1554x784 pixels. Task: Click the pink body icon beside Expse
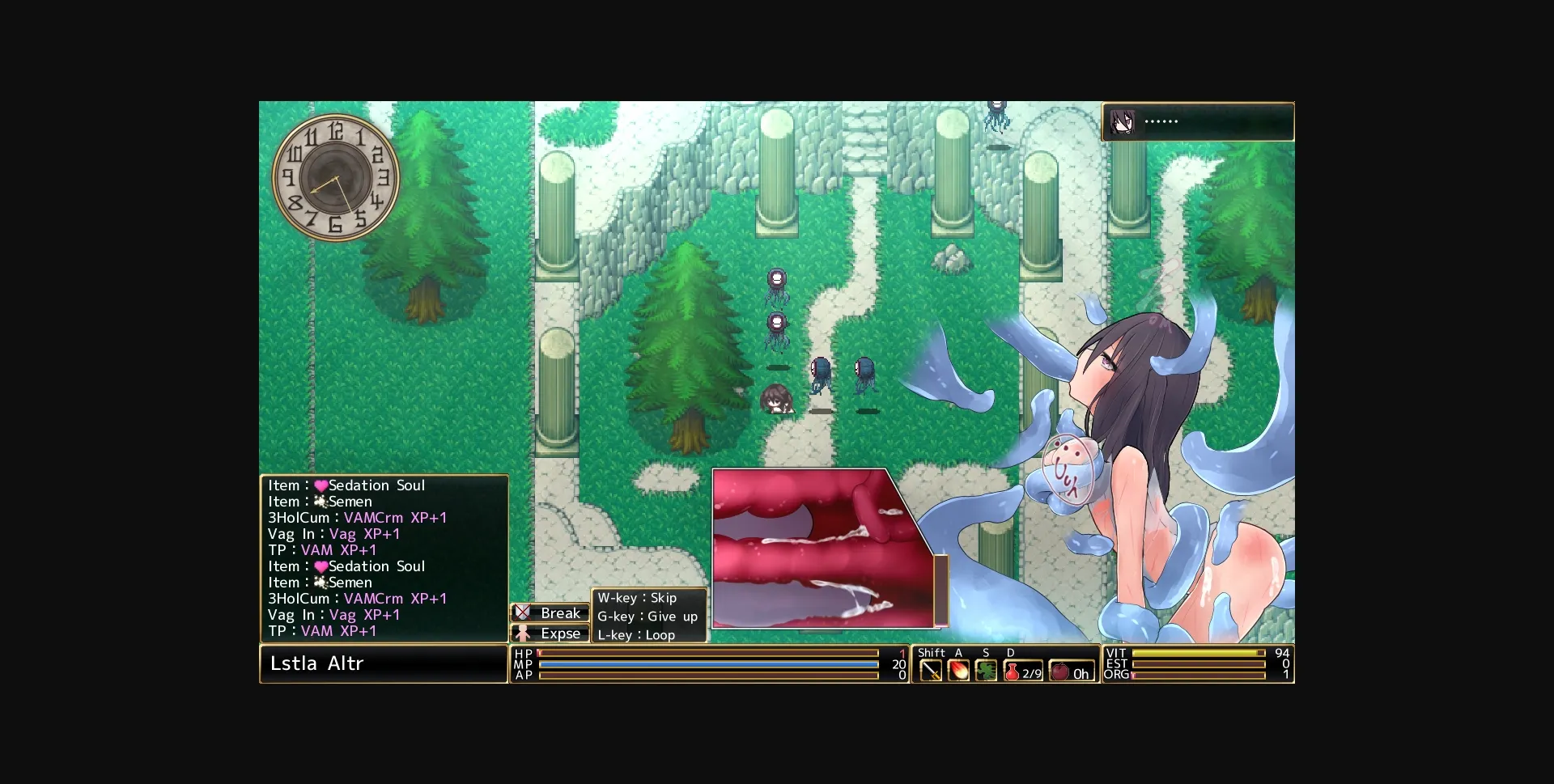(x=524, y=634)
